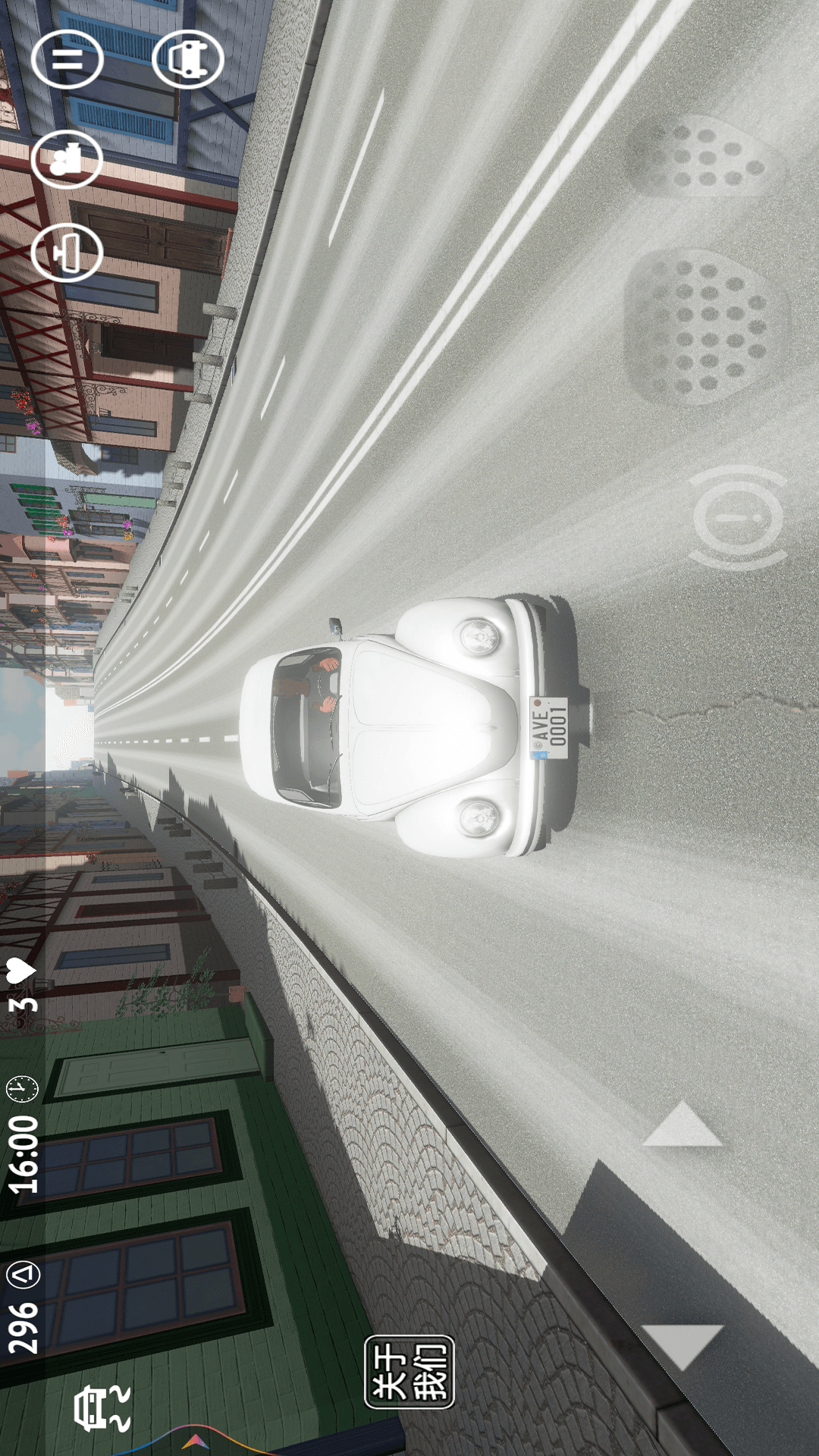Toggle the skidding car traction control icon
Viewport: 819px width, 1456px height.
click(102, 1408)
